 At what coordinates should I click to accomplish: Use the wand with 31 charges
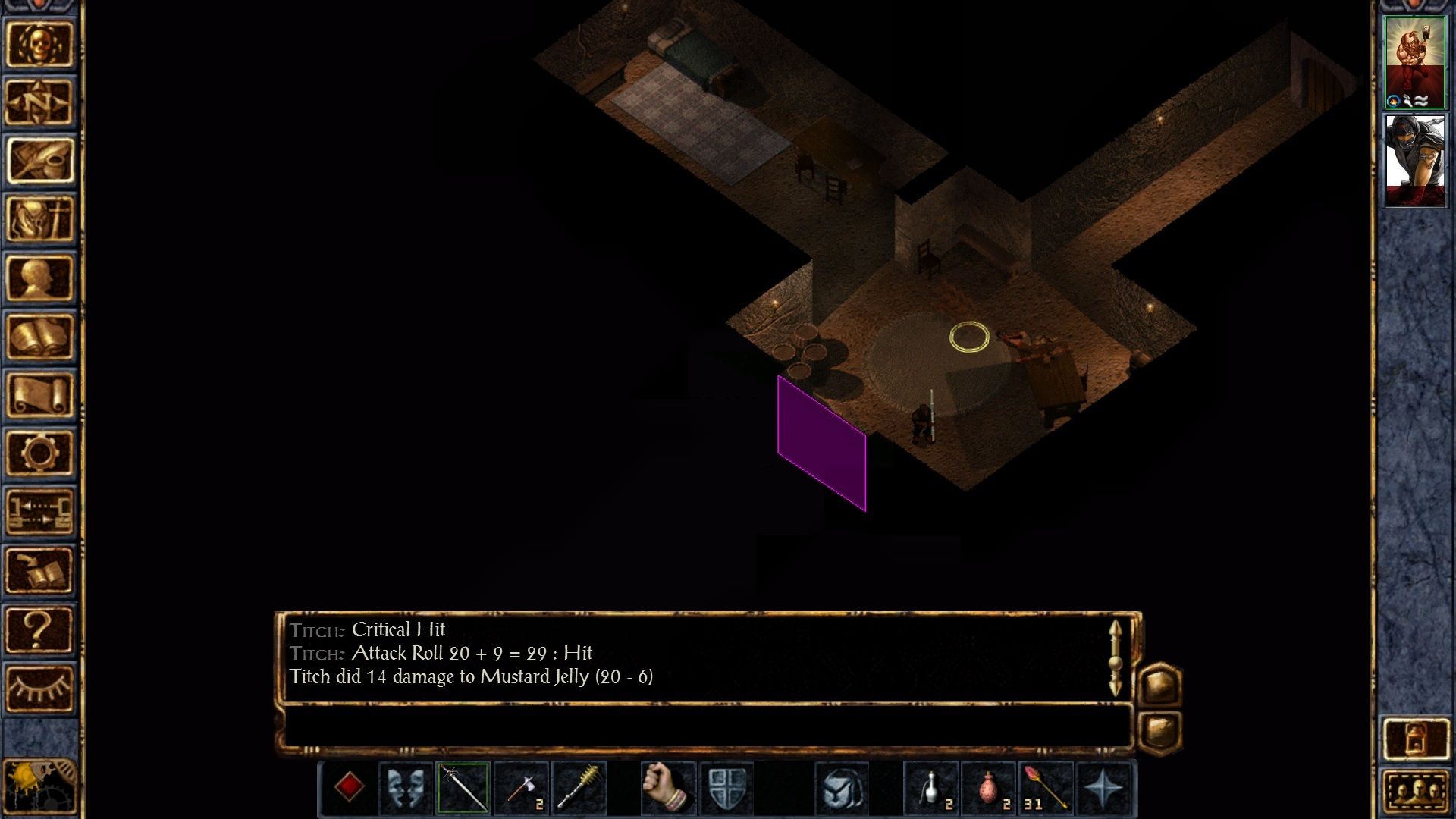(x=1046, y=788)
